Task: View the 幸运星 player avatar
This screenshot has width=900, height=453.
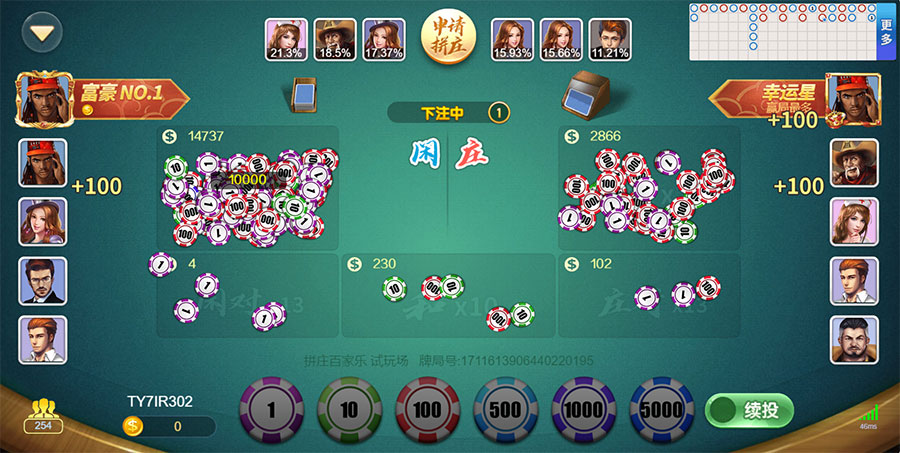Action: click(853, 98)
